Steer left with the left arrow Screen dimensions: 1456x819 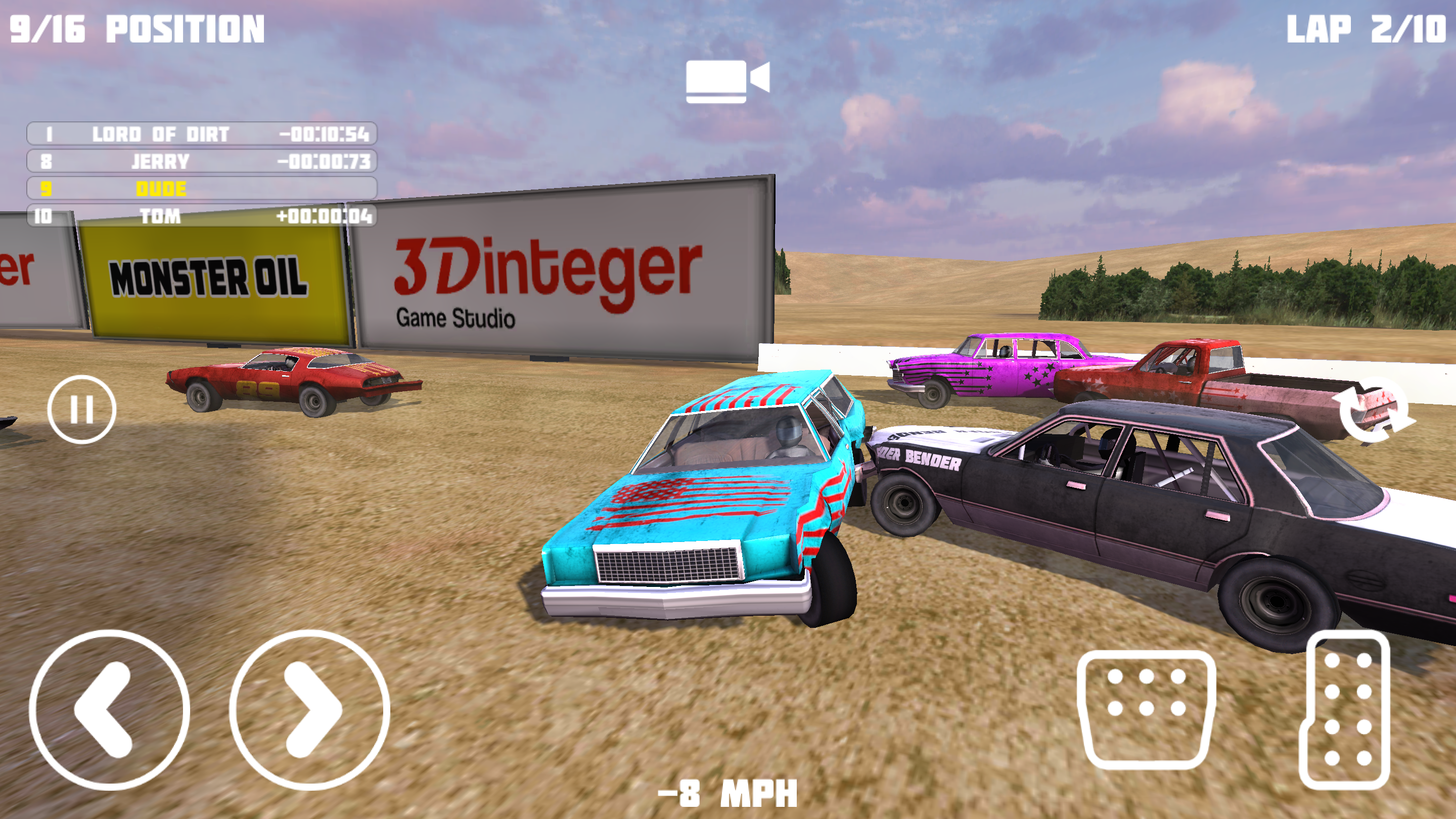[x=109, y=709]
